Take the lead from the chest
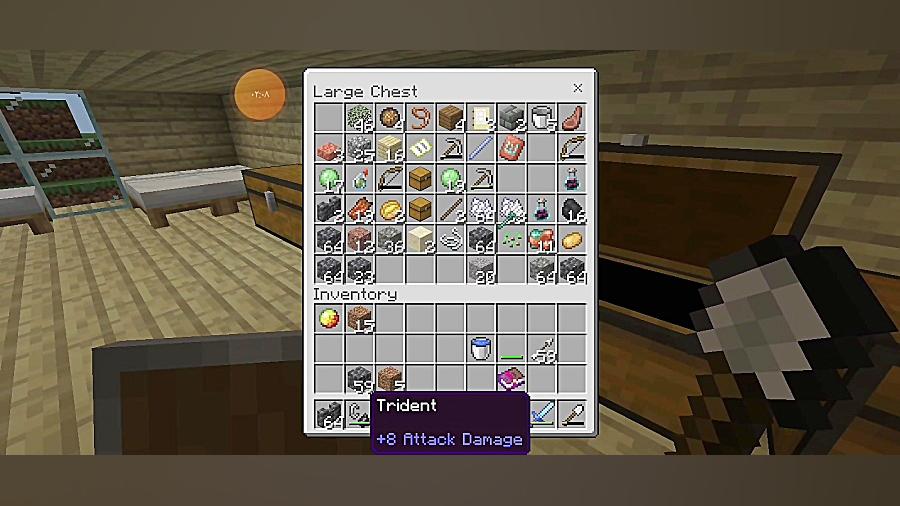The image size is (900, 506). [x=420, y=118]
